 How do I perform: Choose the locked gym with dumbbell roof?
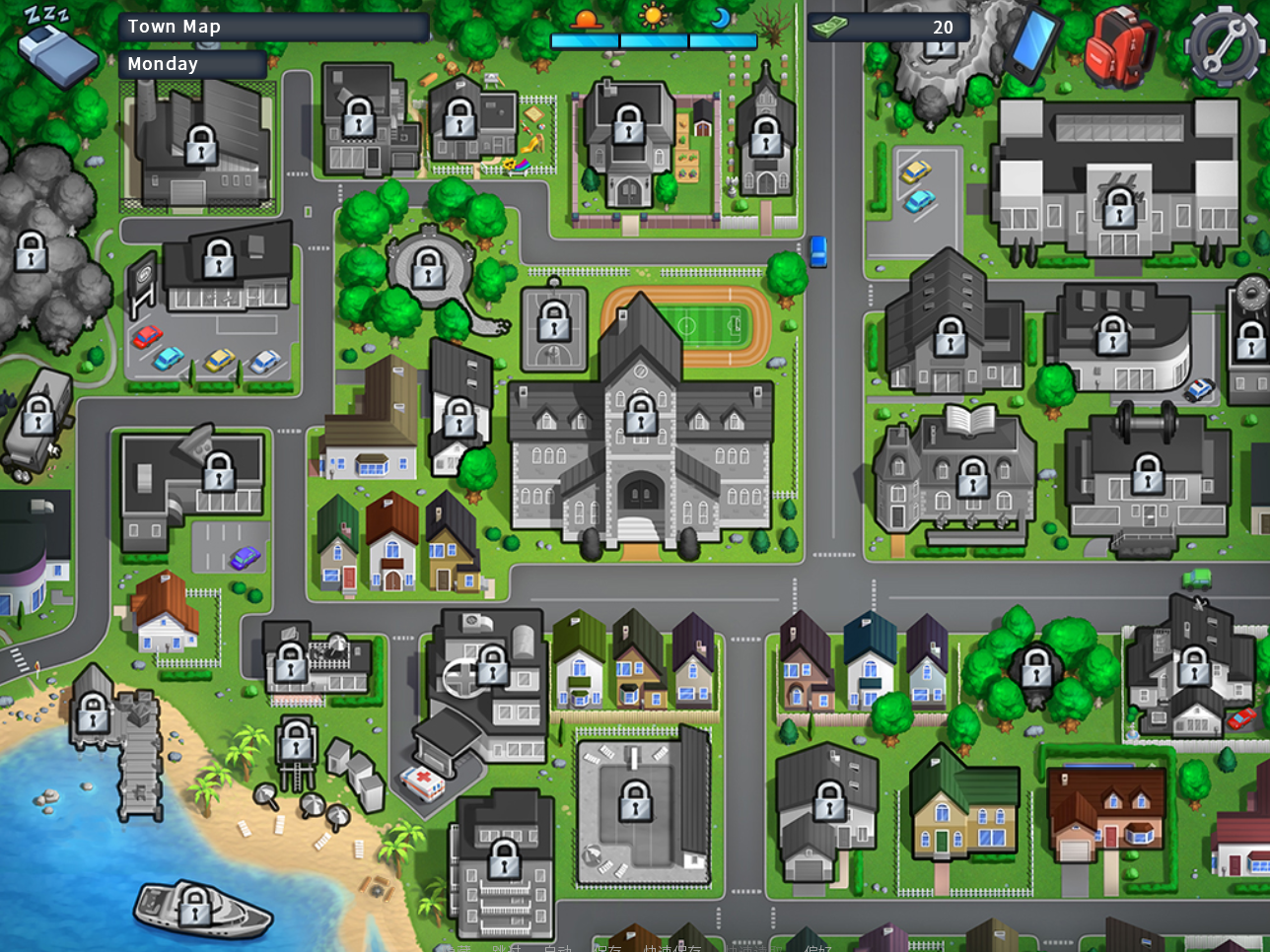coord(1147,475)
